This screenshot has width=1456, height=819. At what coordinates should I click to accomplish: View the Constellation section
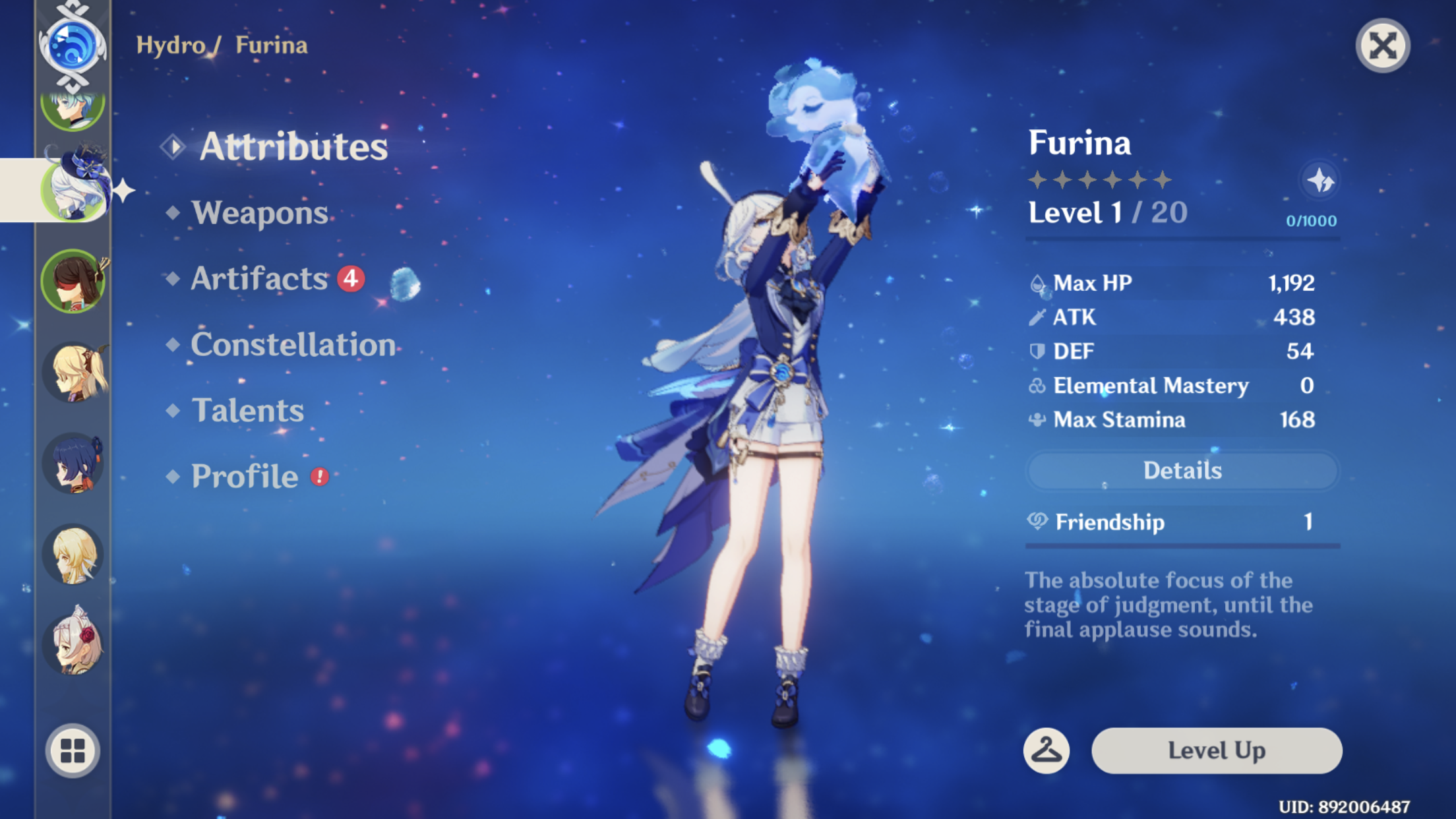293,344
